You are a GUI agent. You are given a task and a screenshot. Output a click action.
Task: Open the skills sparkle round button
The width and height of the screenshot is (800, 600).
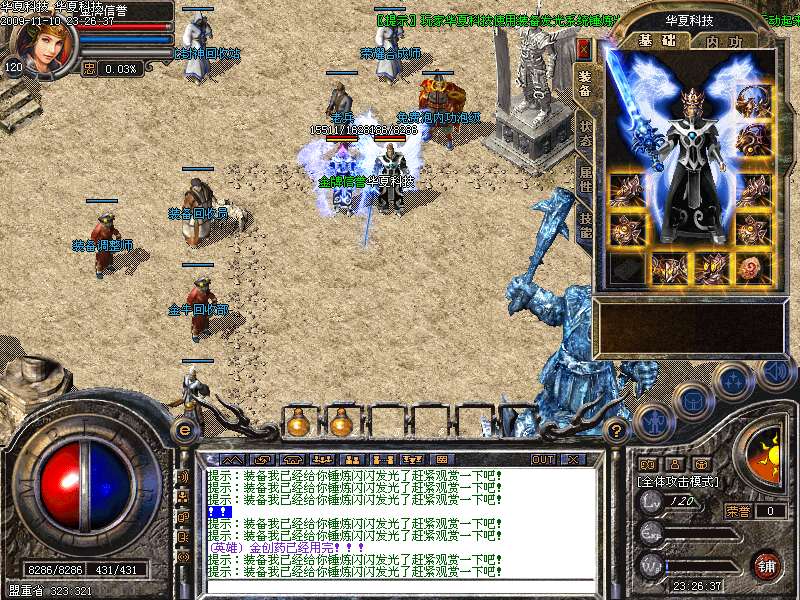pyautogui.click(x=733, y=381)
